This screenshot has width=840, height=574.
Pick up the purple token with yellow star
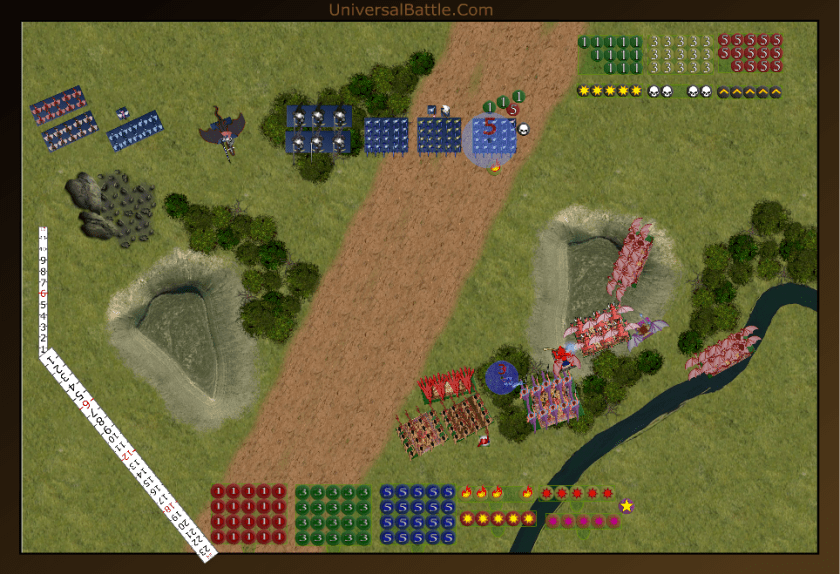[626, 506]
